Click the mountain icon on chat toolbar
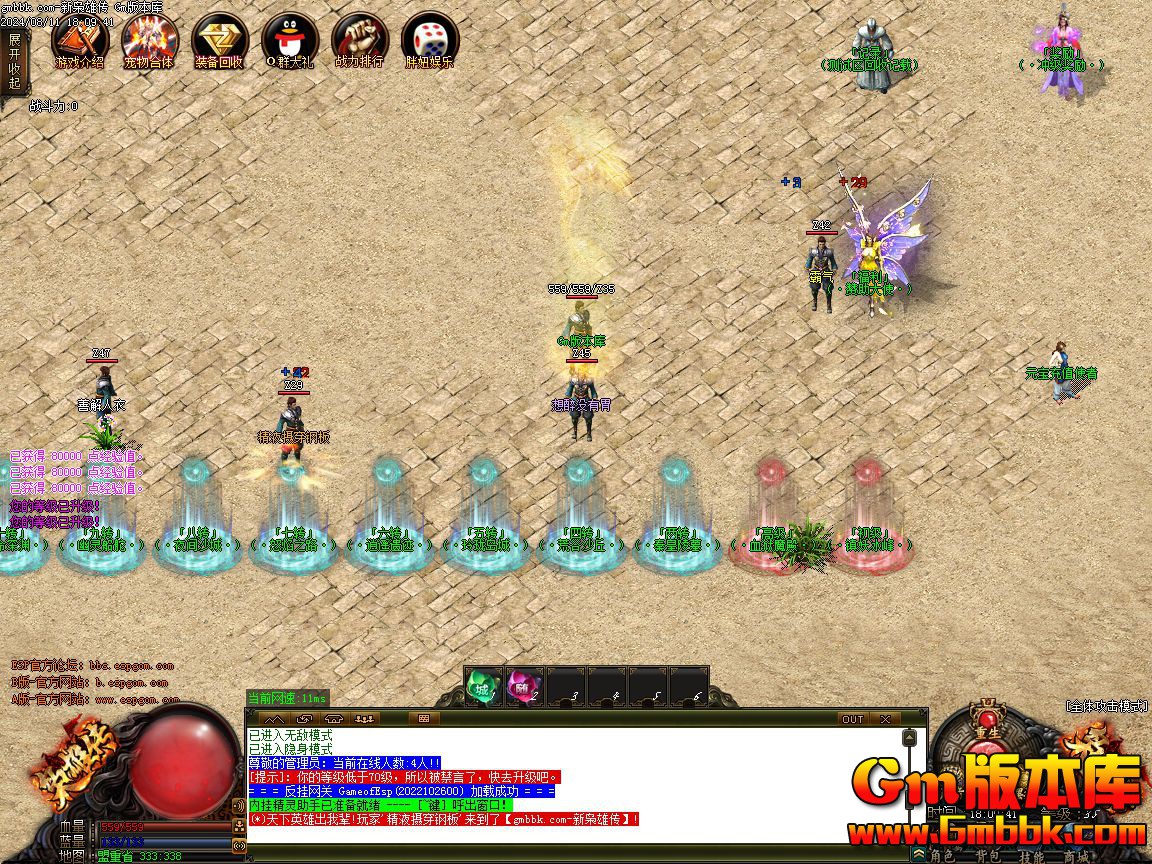Viewport: 1152px width, 864px height. pyautogui.click(x=272, y=719)
